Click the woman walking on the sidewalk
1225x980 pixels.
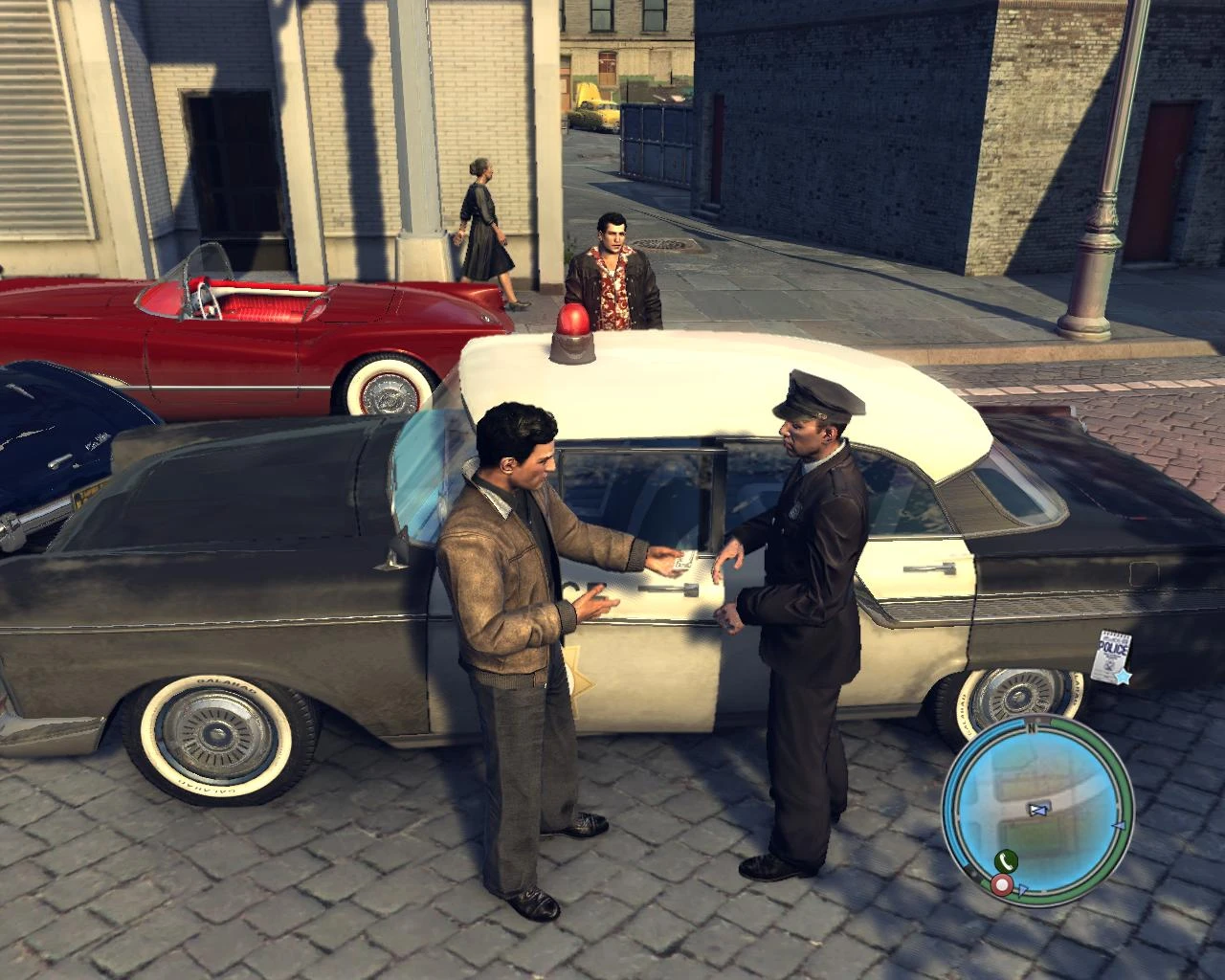click(x=483, y=230)
